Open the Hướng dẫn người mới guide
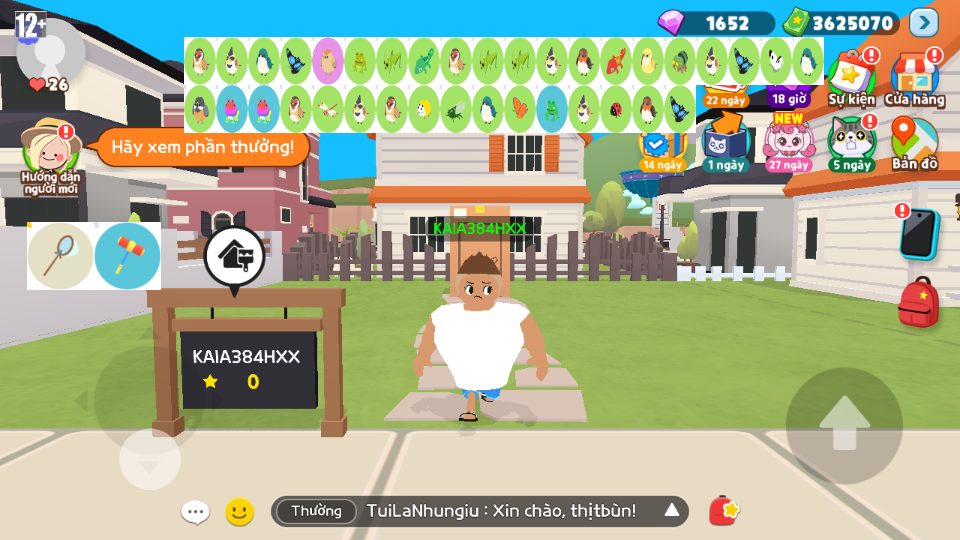960x540 pixels. tap(51, 155)
